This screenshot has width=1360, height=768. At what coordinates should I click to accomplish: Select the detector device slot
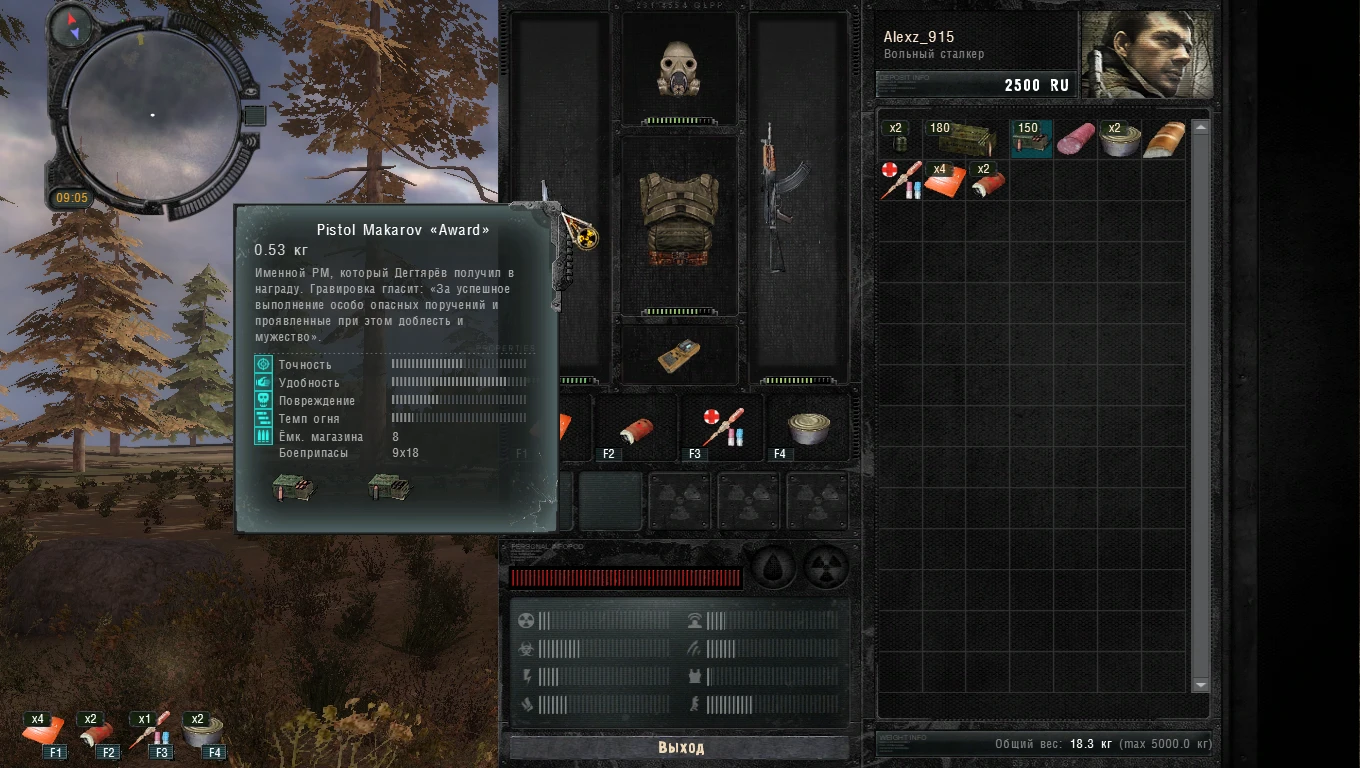pos(679,354)
